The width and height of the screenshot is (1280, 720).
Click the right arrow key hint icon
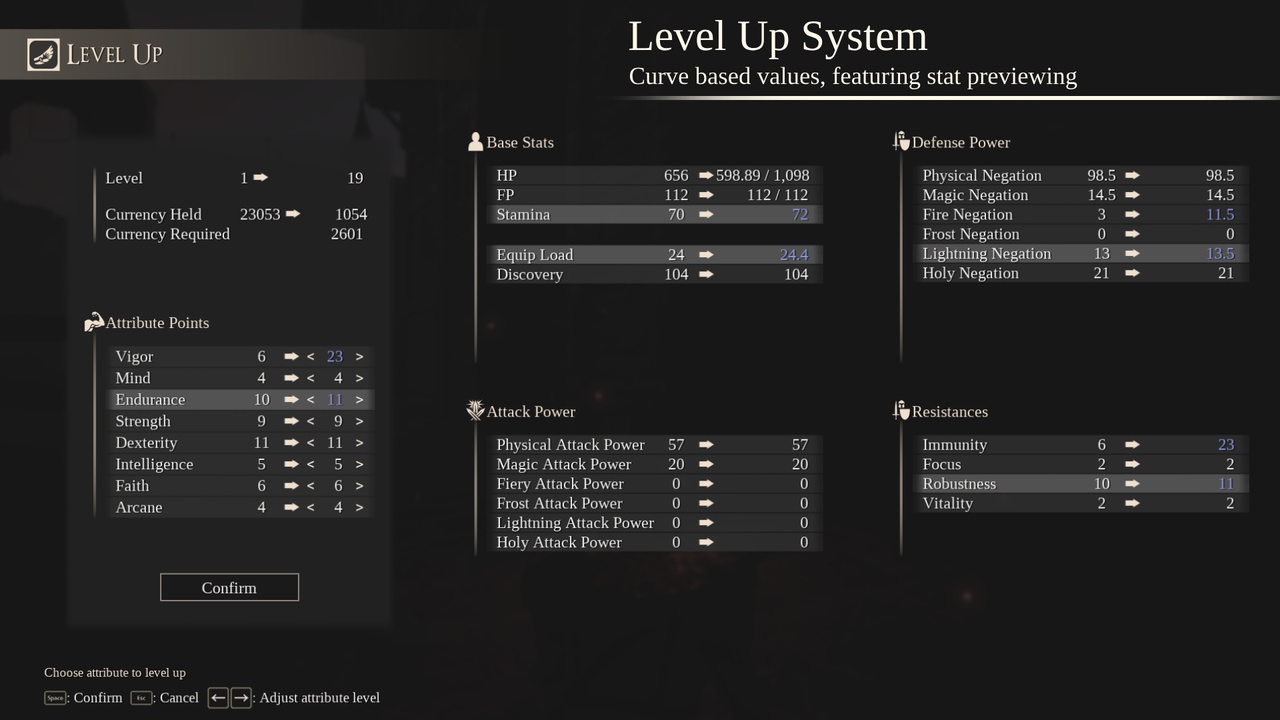(240, 697)
